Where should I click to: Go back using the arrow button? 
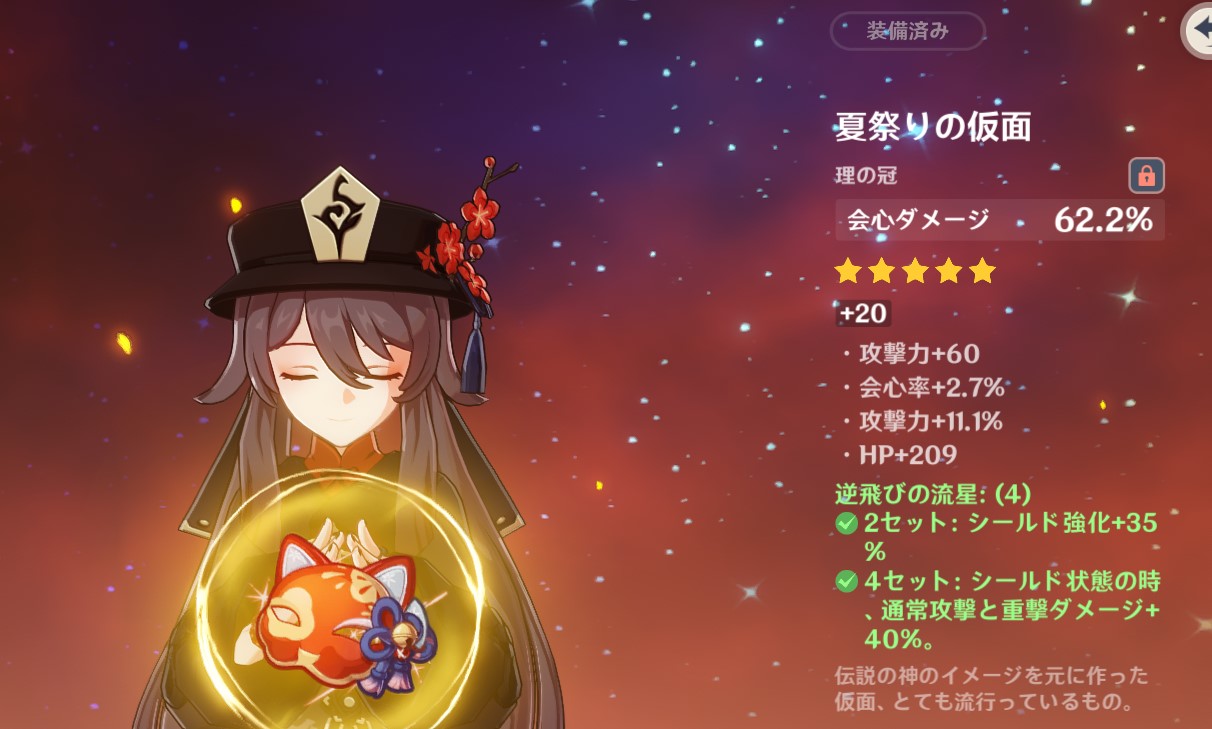(1198, 31)
